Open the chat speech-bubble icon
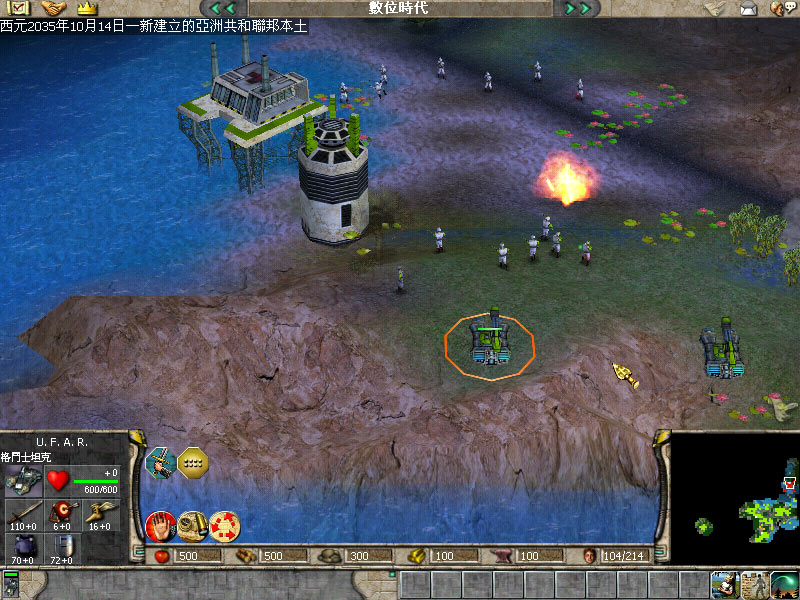Screen dimensions: 800x600 780,8
